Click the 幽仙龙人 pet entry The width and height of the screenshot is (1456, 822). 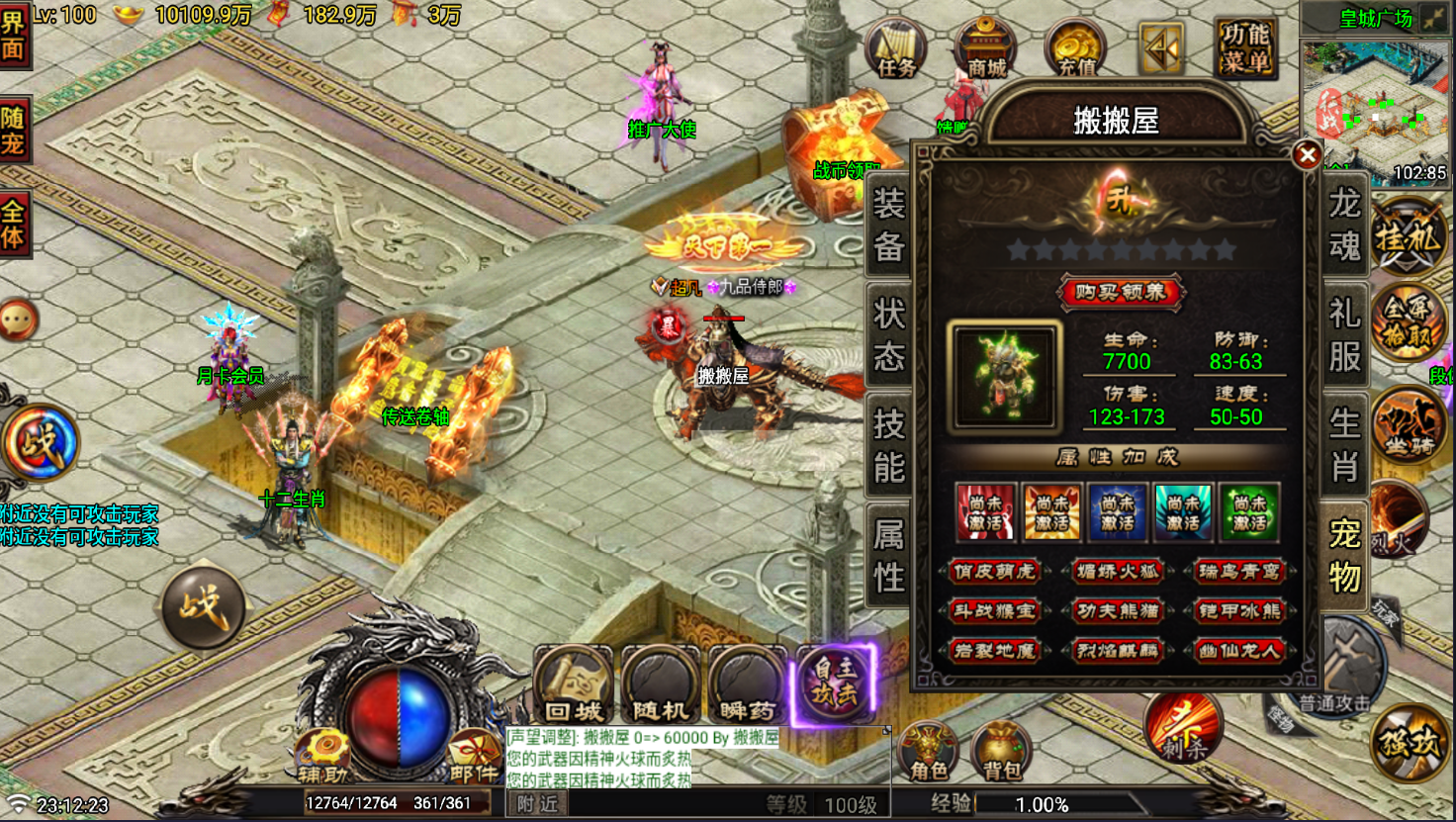(1239, 650)
